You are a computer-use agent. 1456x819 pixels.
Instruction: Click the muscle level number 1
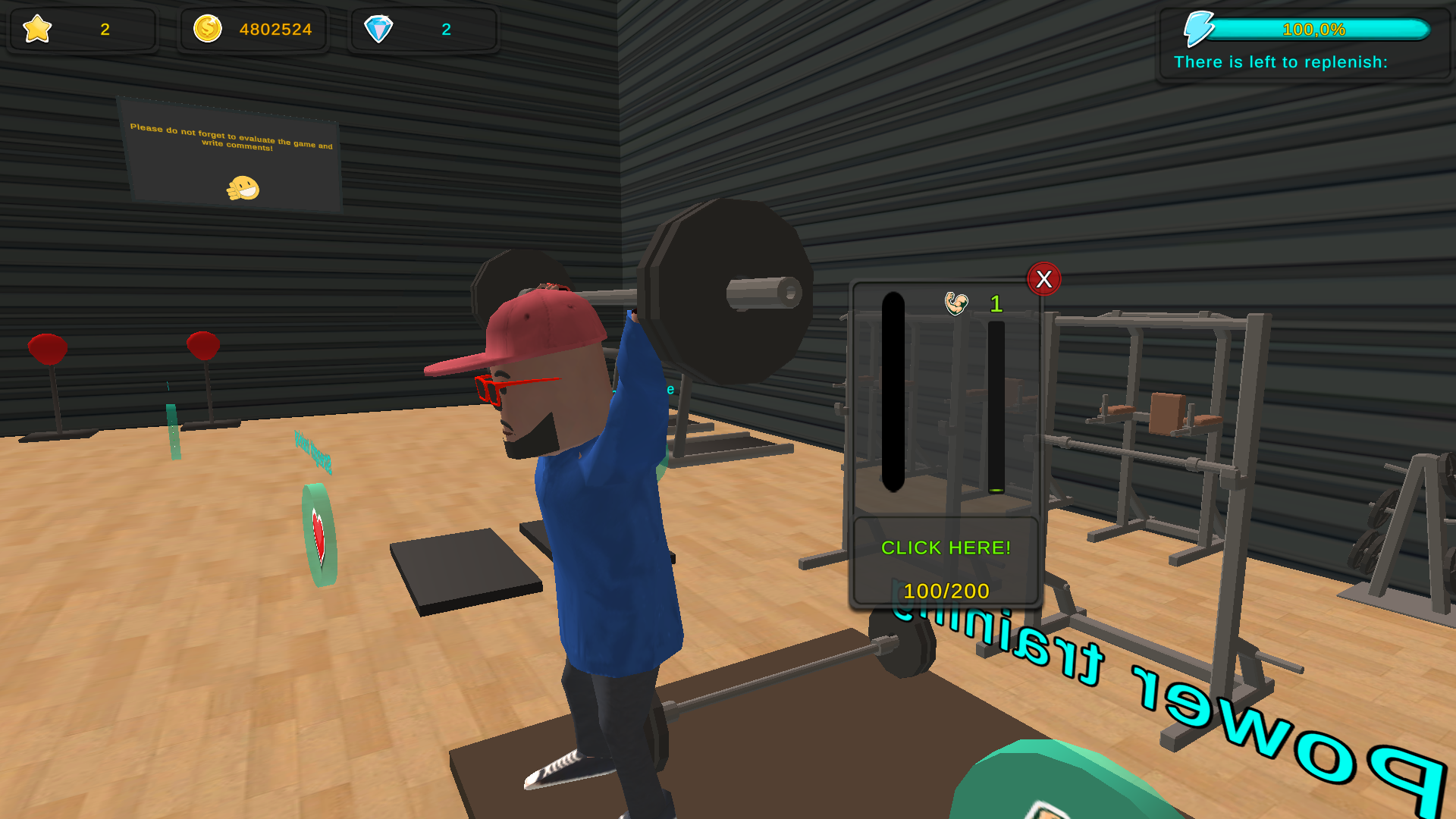[x=996, y=304]
